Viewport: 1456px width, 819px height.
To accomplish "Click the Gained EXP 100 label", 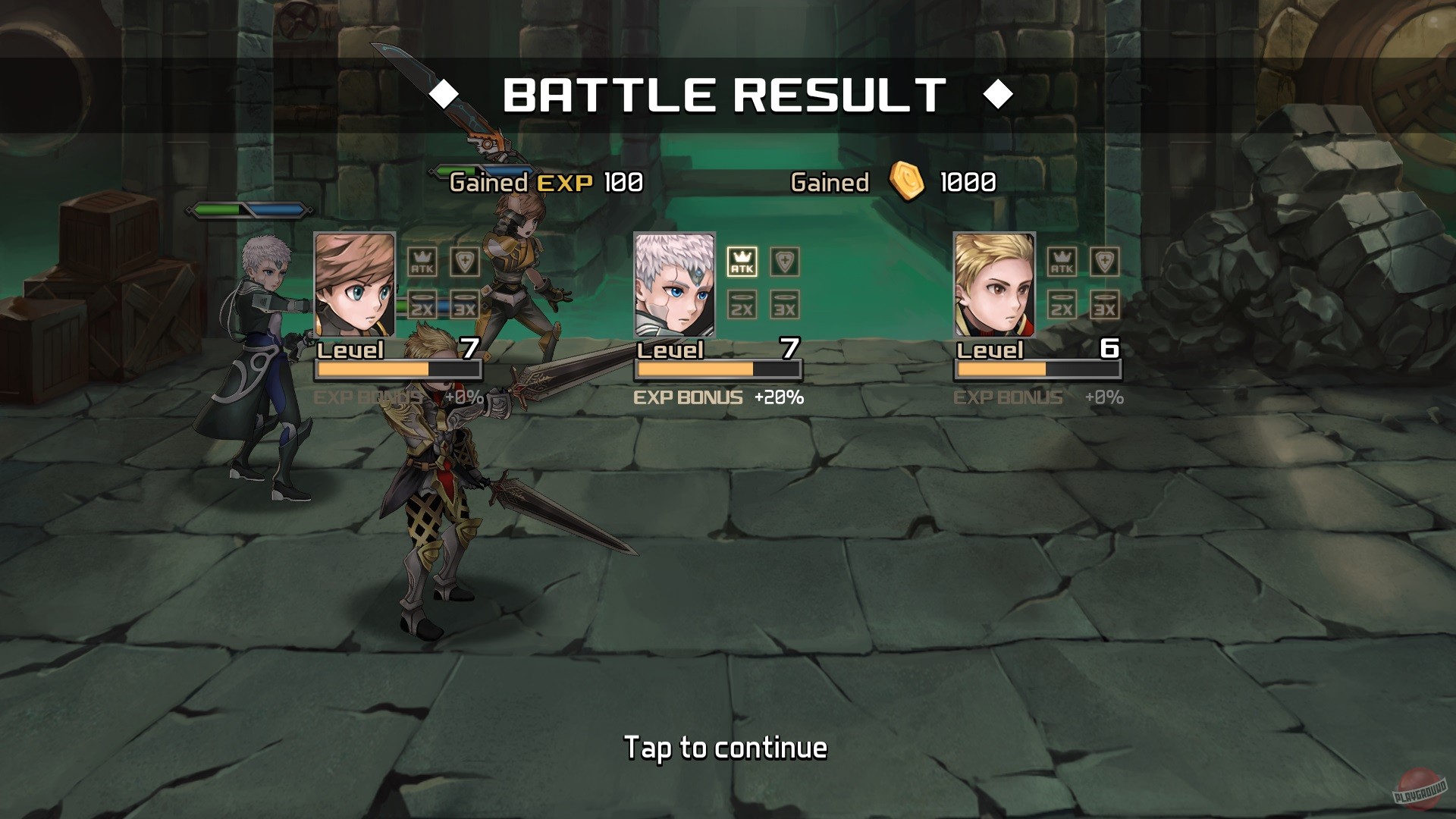I will tap(543, 182).
